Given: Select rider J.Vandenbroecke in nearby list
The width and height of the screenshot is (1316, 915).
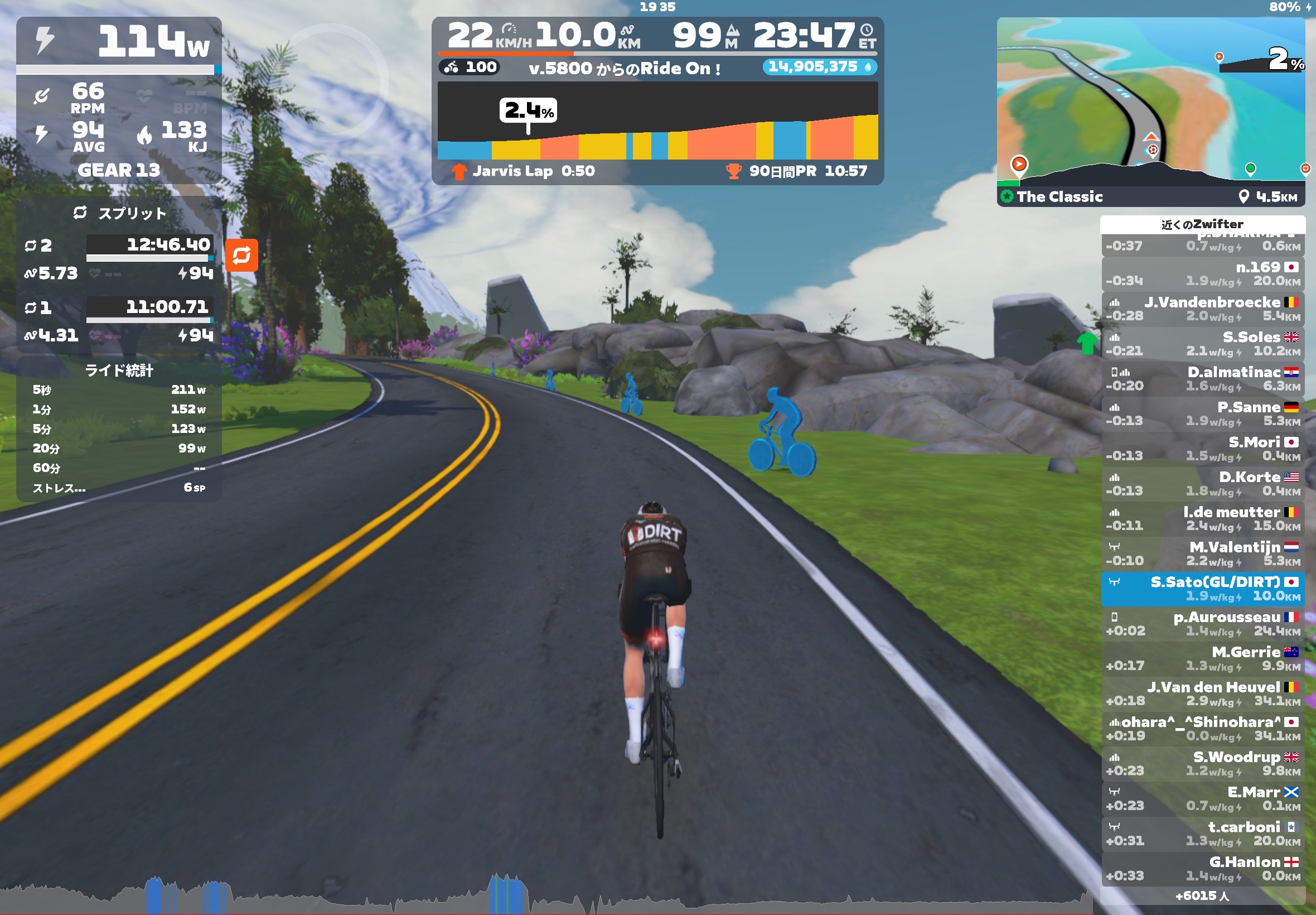Looking at the screenshot, I should point(1203,309).
